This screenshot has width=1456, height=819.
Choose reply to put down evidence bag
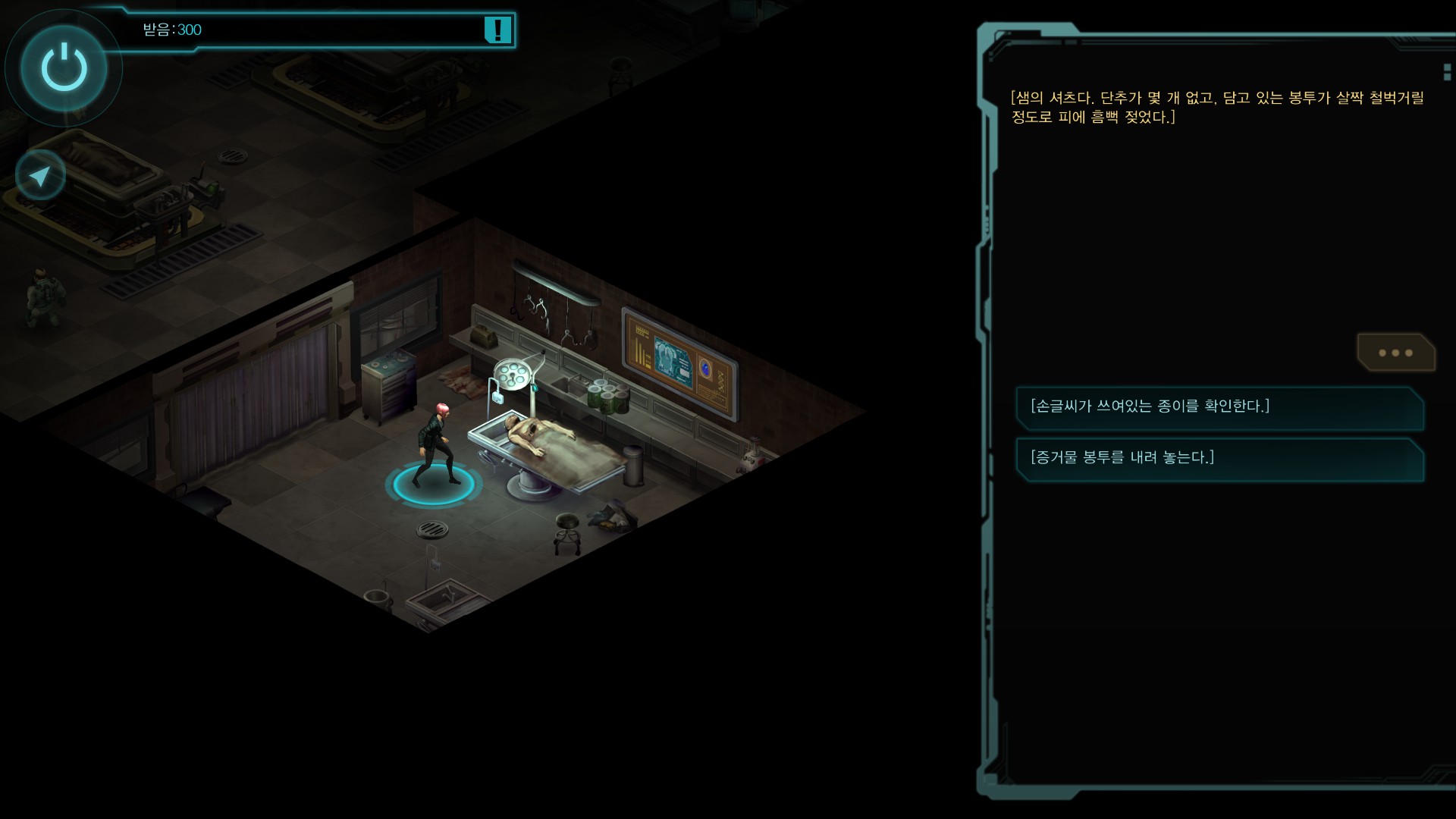1219,458
